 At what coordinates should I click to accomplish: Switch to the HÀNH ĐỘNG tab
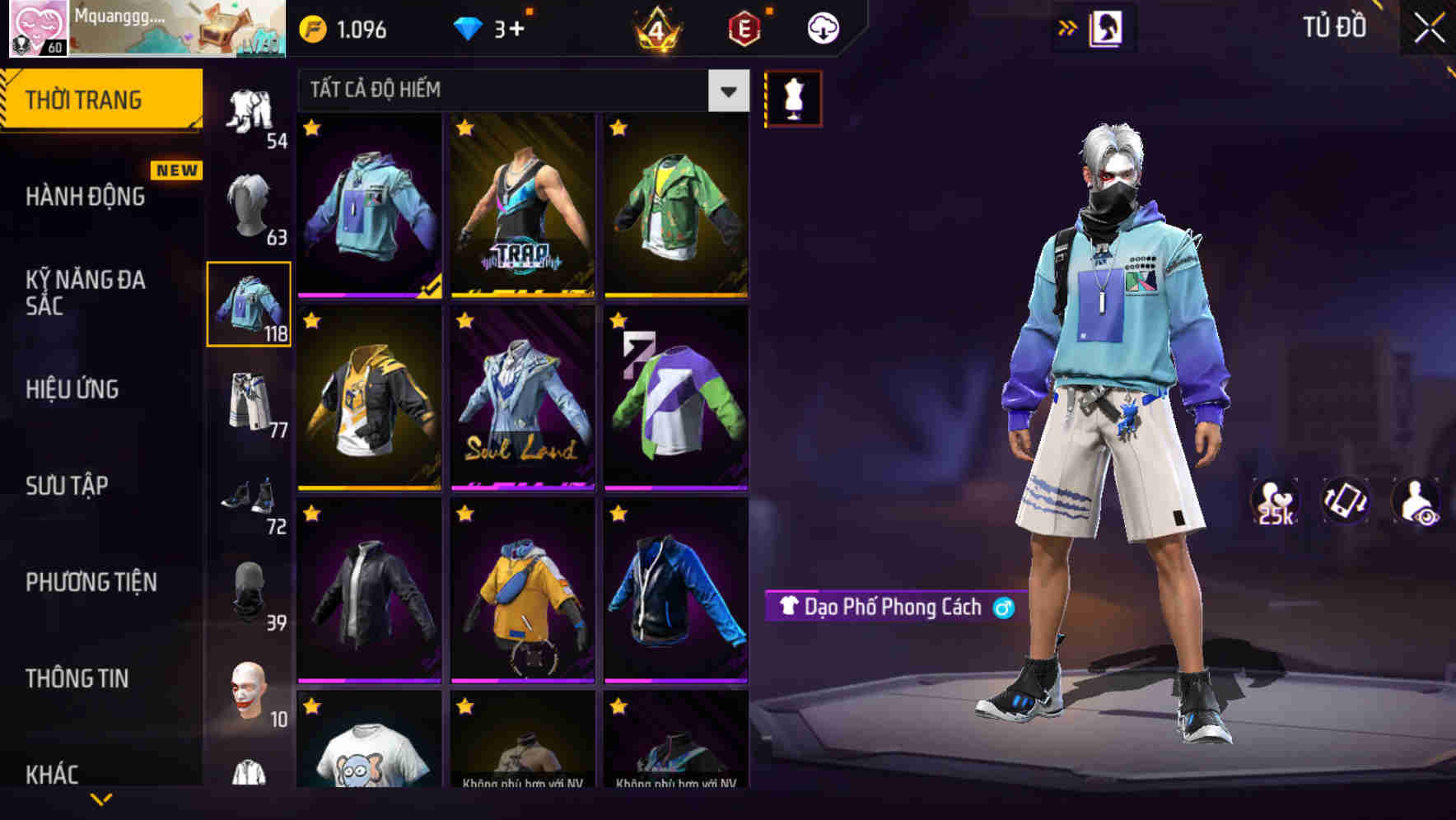(x=86, y=197)
